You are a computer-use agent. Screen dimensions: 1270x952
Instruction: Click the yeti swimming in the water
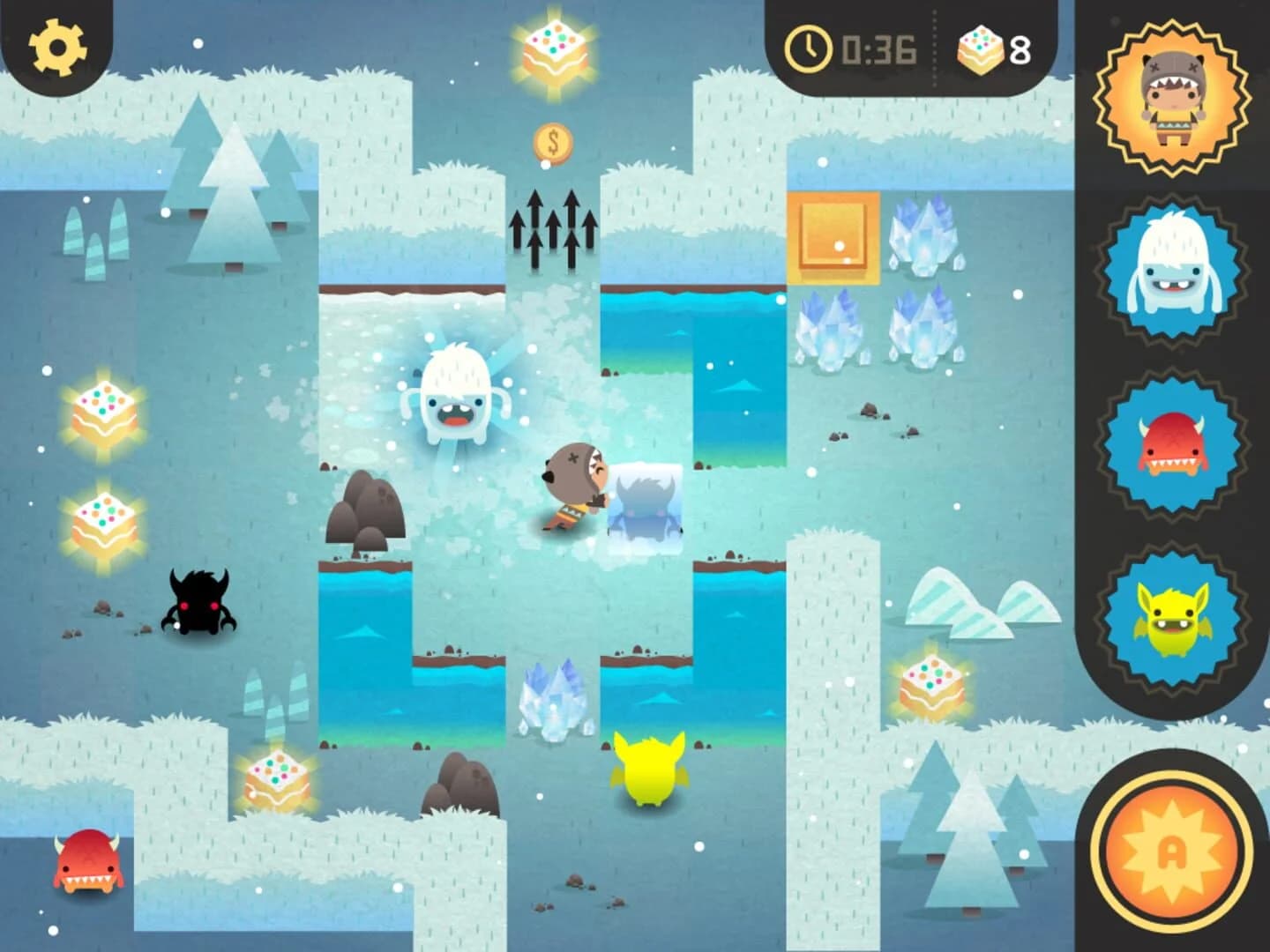point(456,395)
